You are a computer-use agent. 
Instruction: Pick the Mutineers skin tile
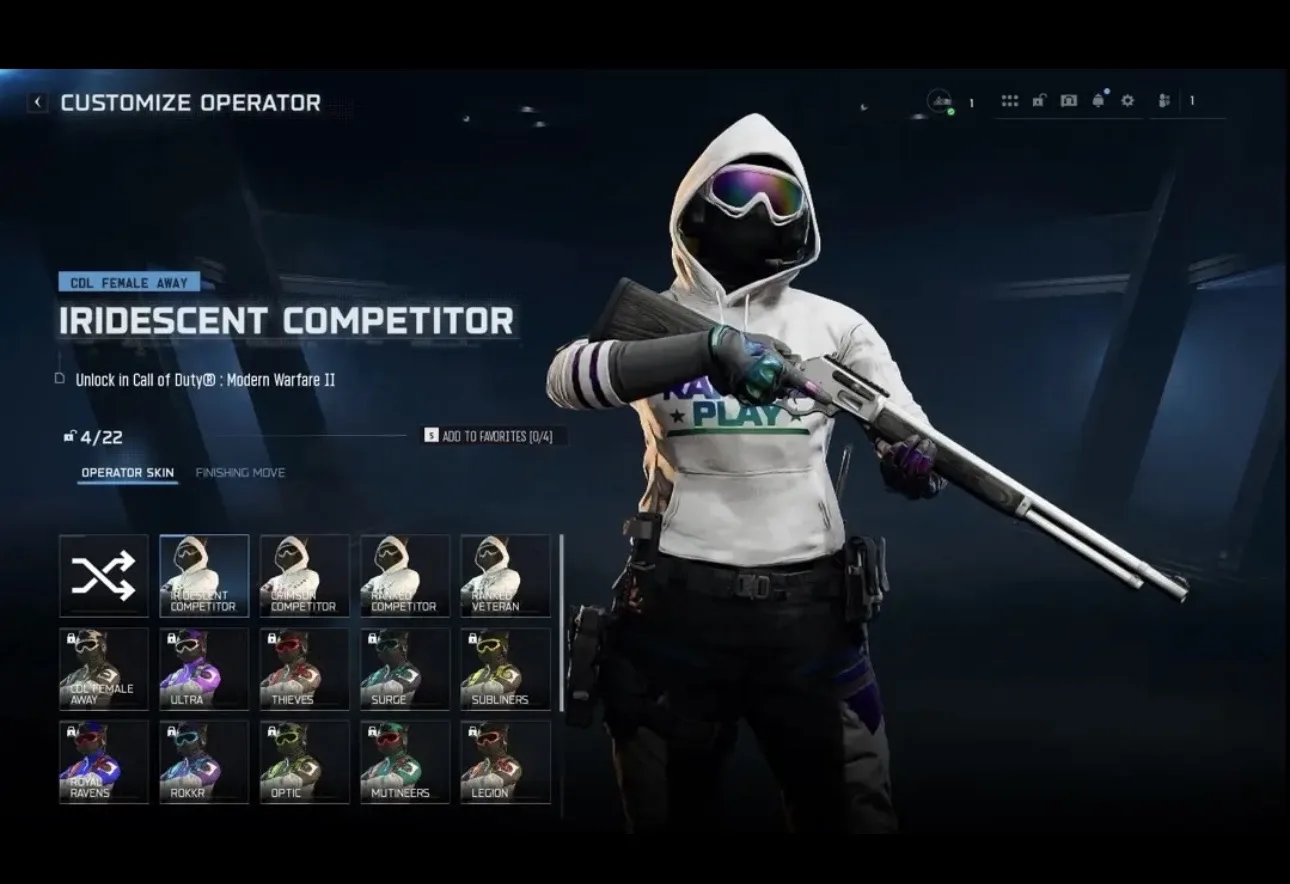pyautogui.click(x=404, y=762)
